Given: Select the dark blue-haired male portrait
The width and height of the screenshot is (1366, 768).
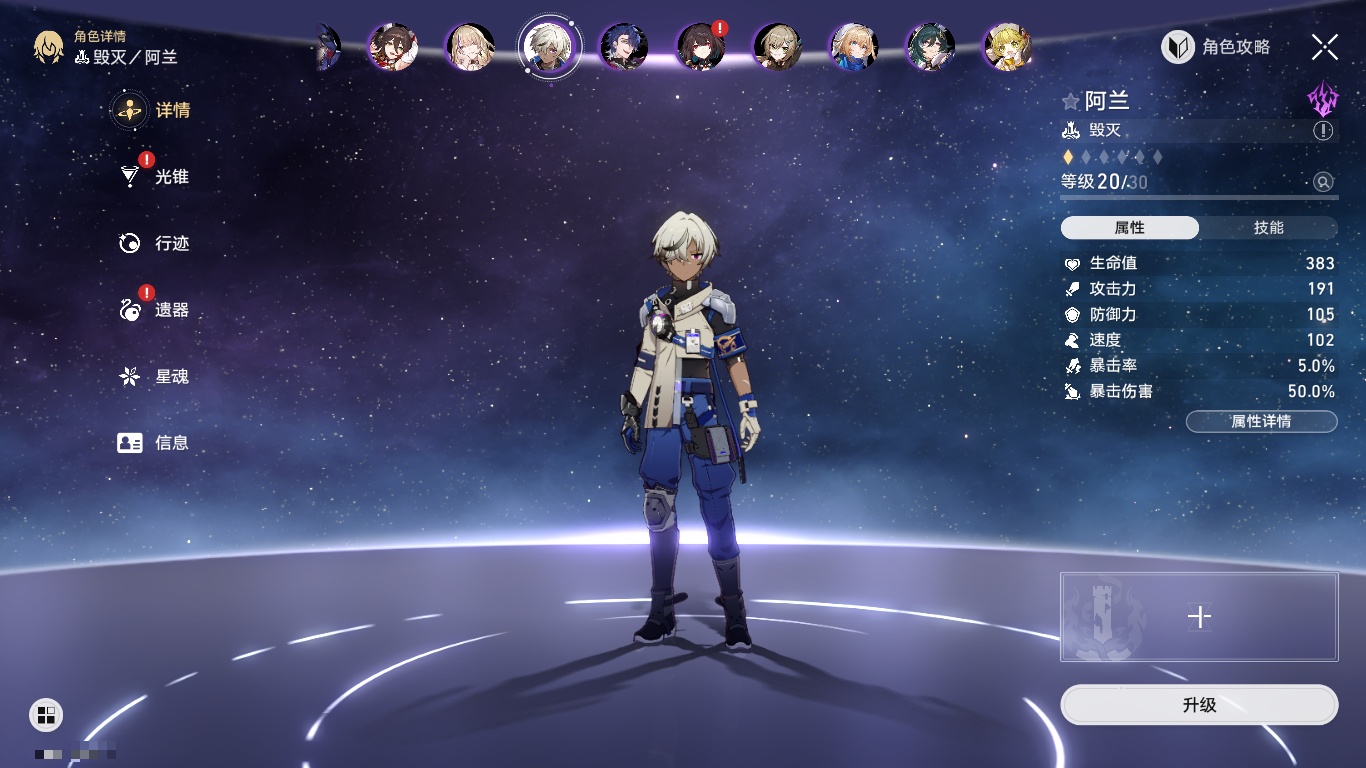Looking at the screenshot, I should (x=624, y=47).
